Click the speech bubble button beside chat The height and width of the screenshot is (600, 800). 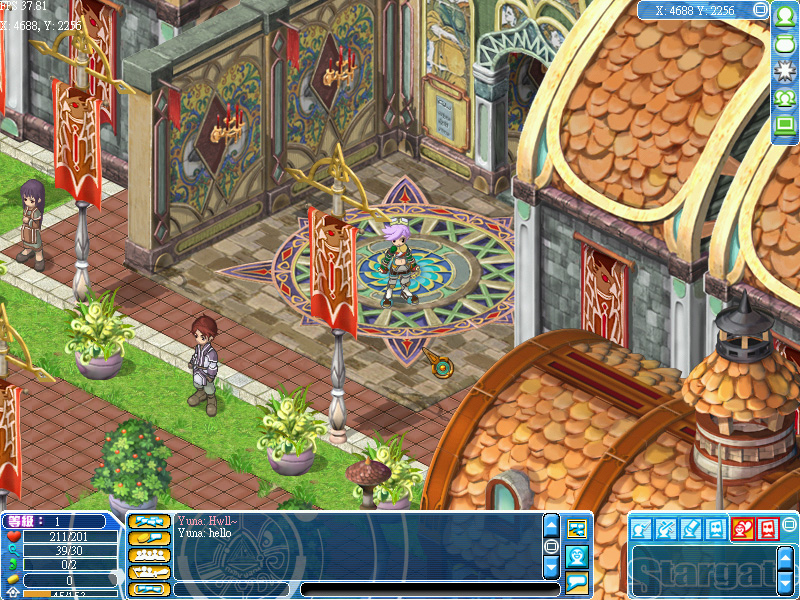point(577,582)
